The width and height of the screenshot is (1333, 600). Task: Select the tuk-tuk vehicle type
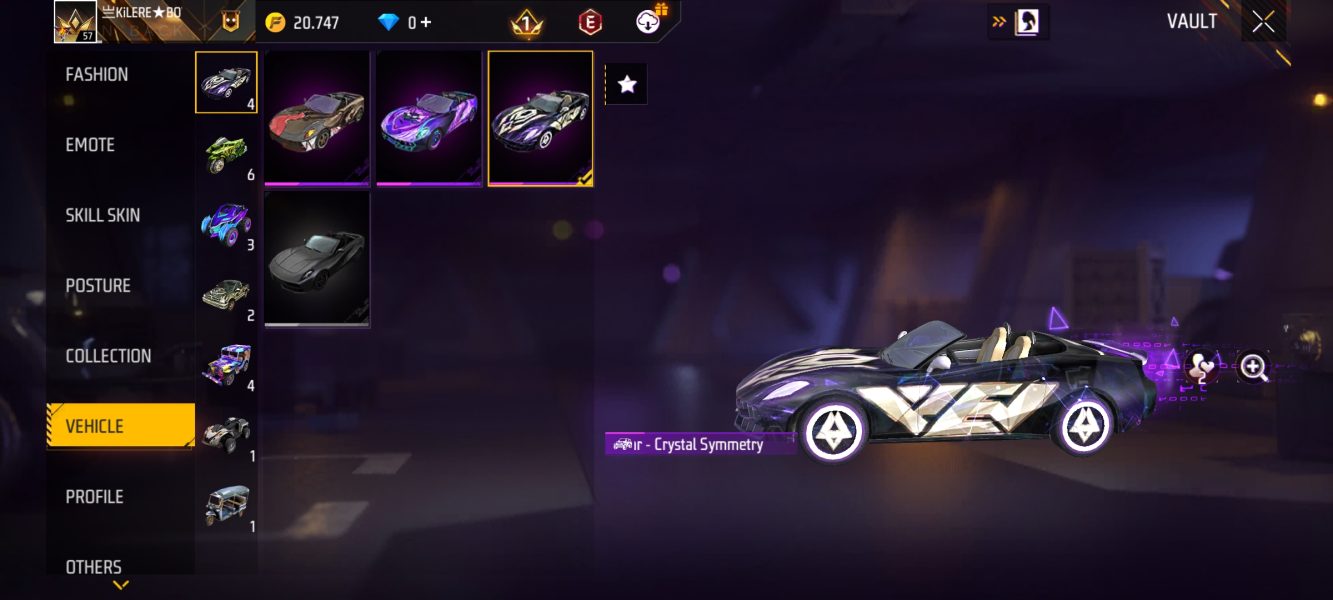226,504
